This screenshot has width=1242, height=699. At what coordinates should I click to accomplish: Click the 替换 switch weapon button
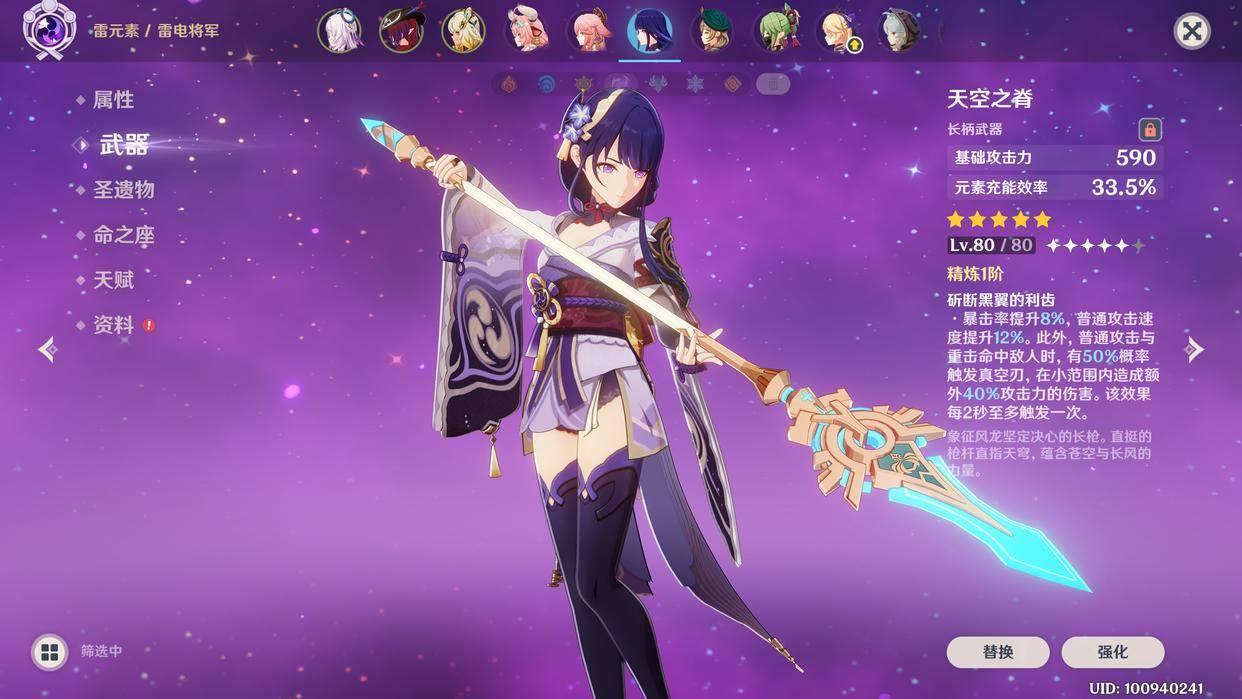998,652
